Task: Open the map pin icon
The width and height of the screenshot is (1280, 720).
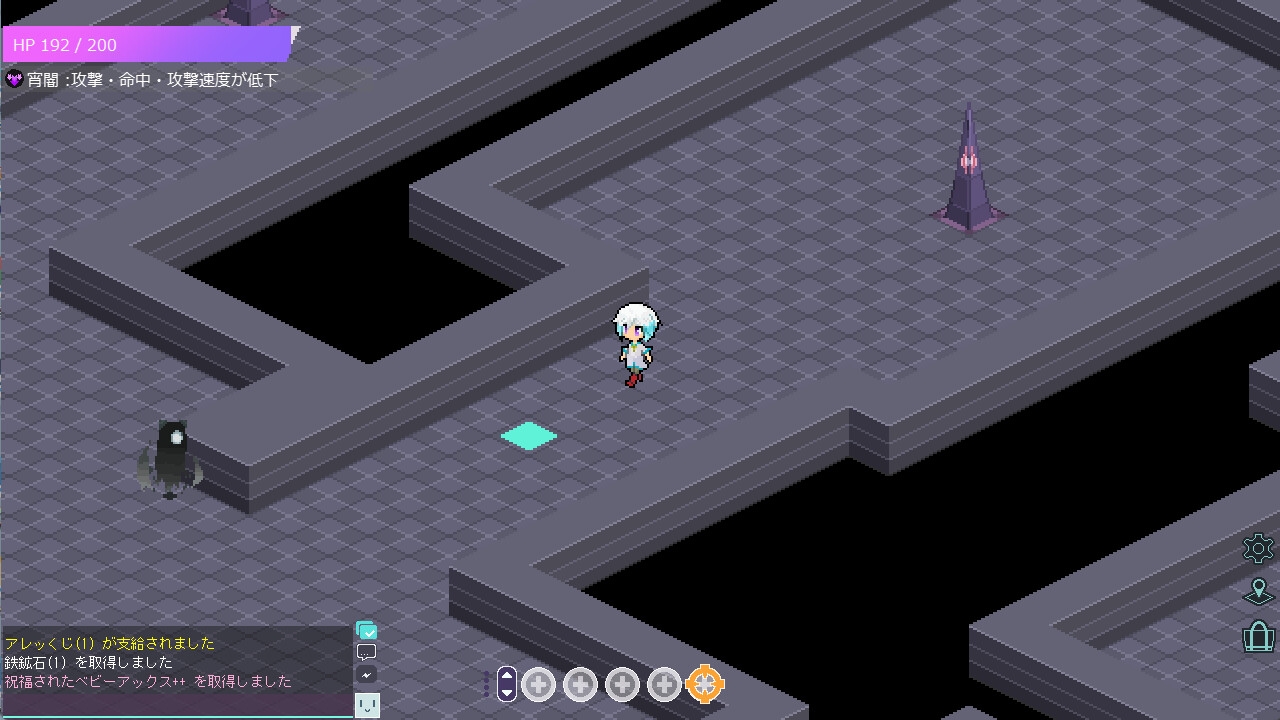Action: (x=1258, y=591)
